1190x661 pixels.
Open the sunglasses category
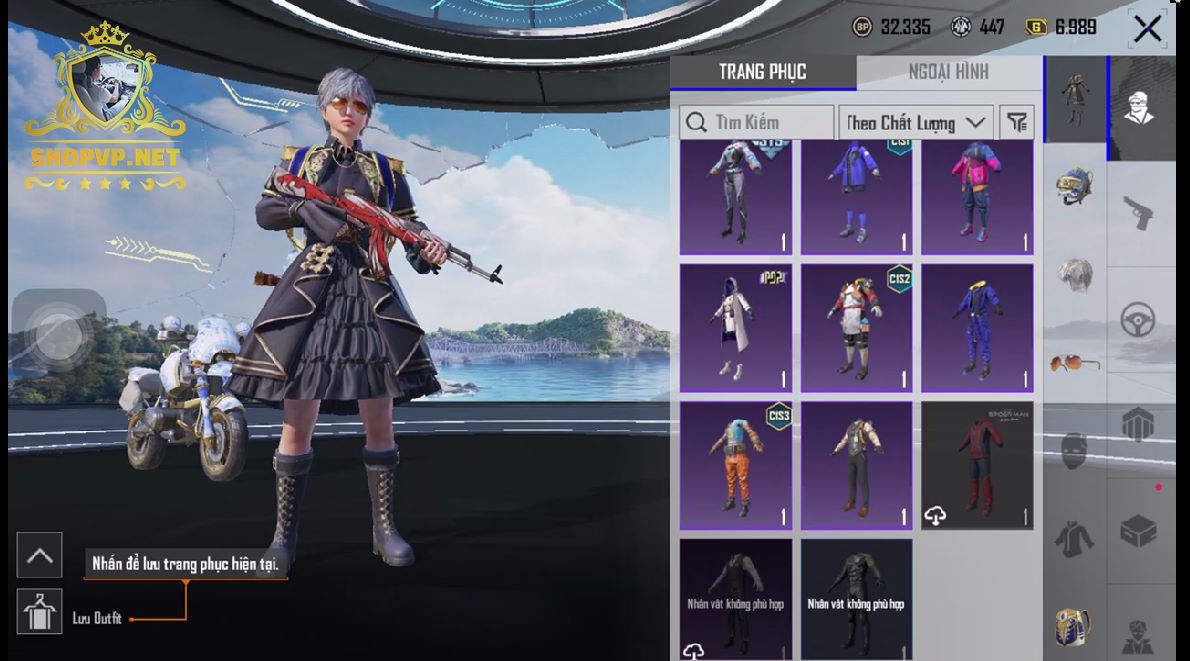1074,362
